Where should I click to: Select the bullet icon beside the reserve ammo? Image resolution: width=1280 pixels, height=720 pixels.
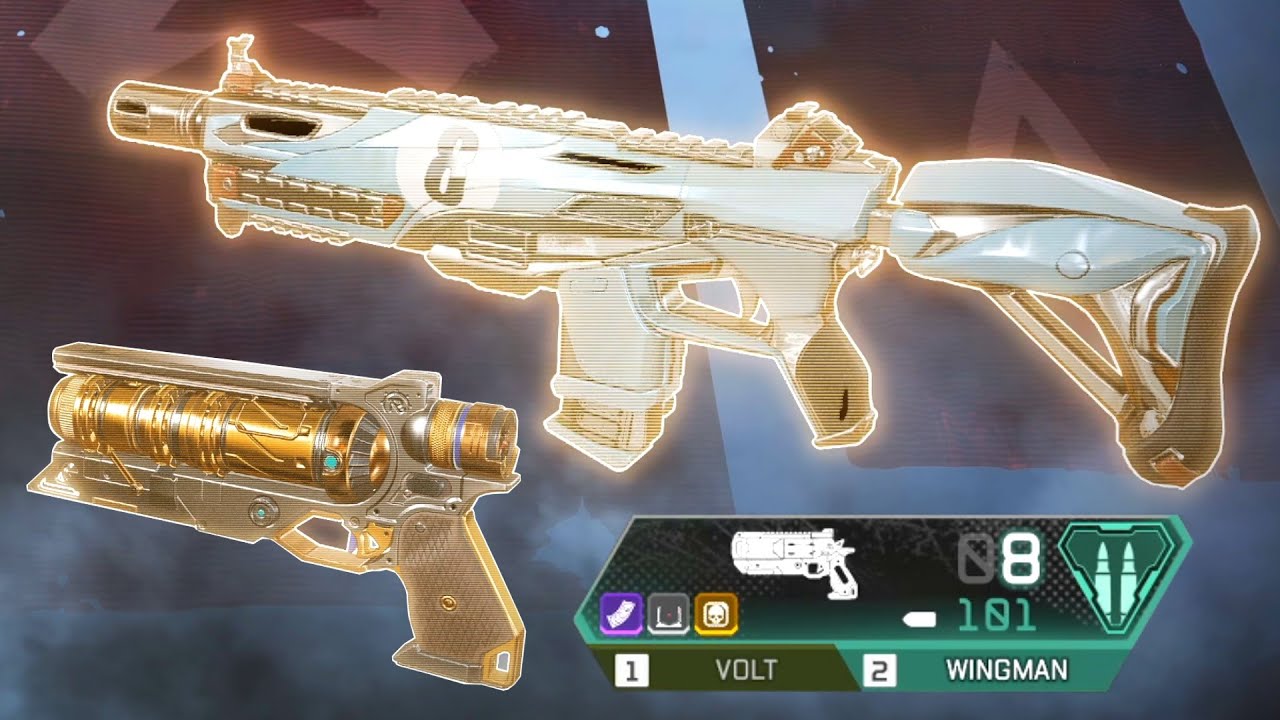[x=920, y=618]
